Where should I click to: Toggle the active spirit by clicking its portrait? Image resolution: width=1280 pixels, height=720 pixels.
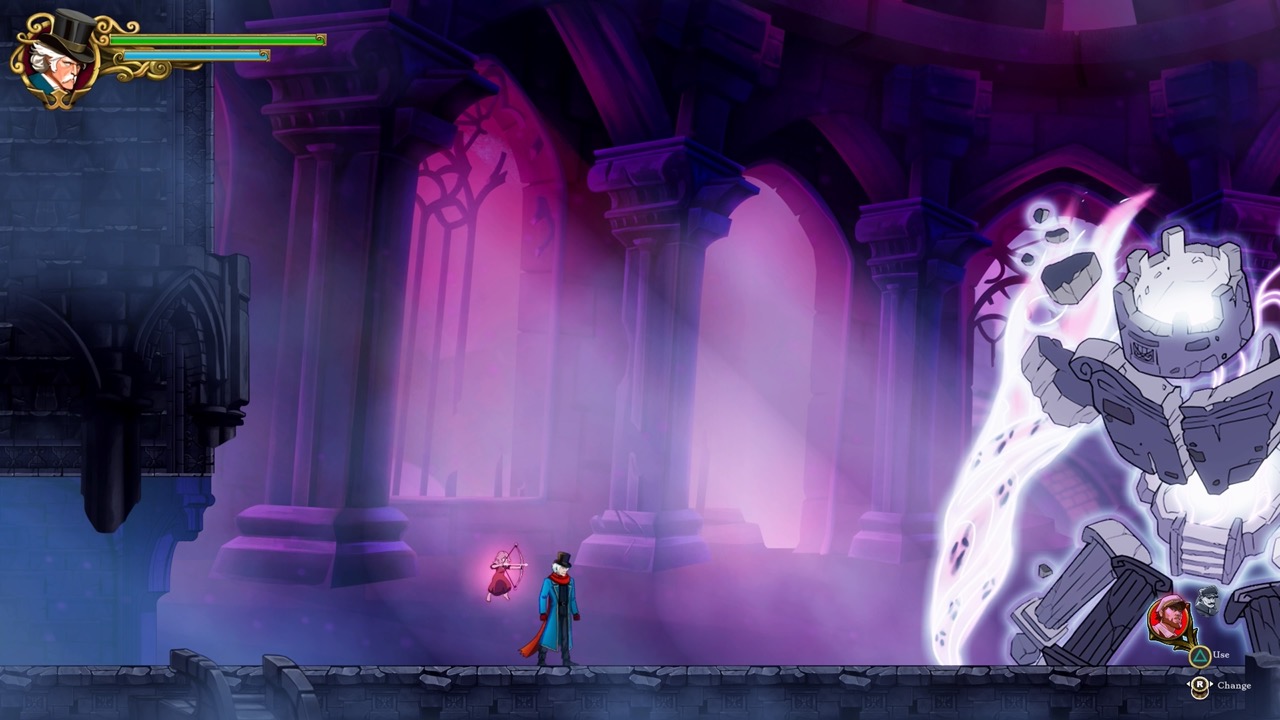(x=1169, y=617)
